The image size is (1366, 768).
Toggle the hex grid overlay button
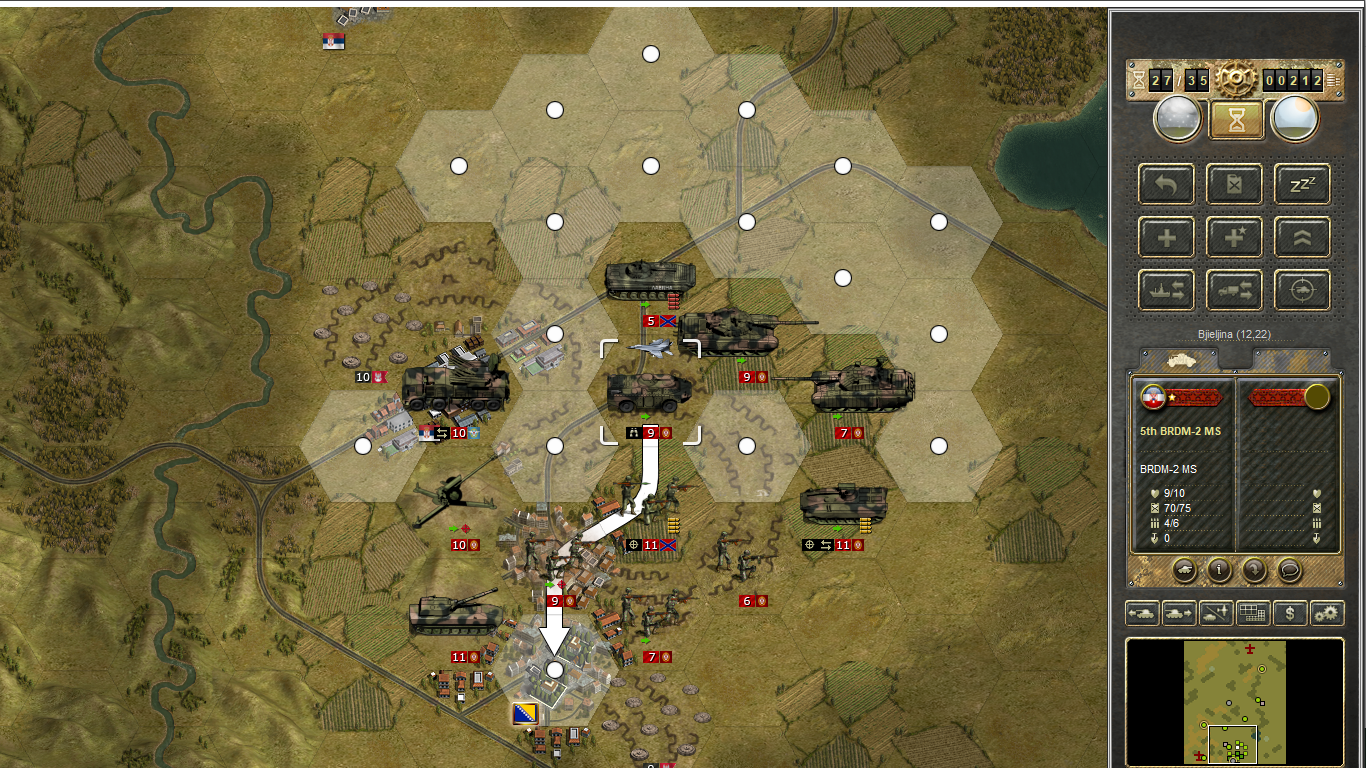1253,613
